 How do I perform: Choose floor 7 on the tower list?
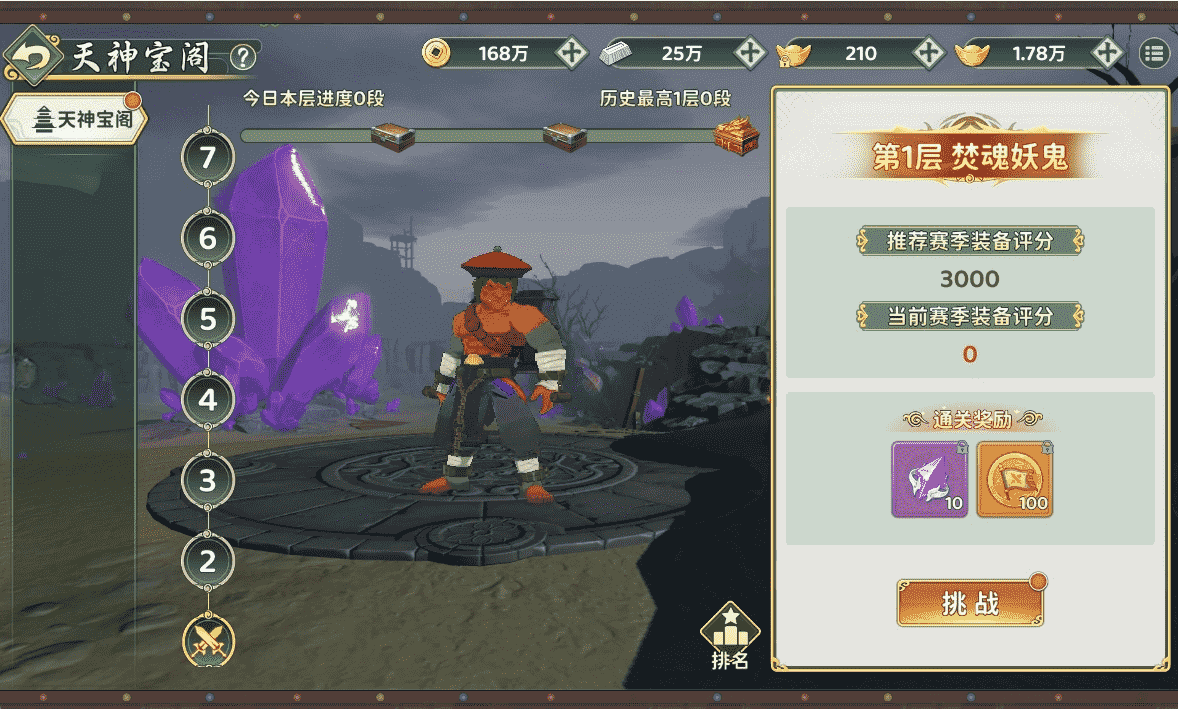pos(208,158)
